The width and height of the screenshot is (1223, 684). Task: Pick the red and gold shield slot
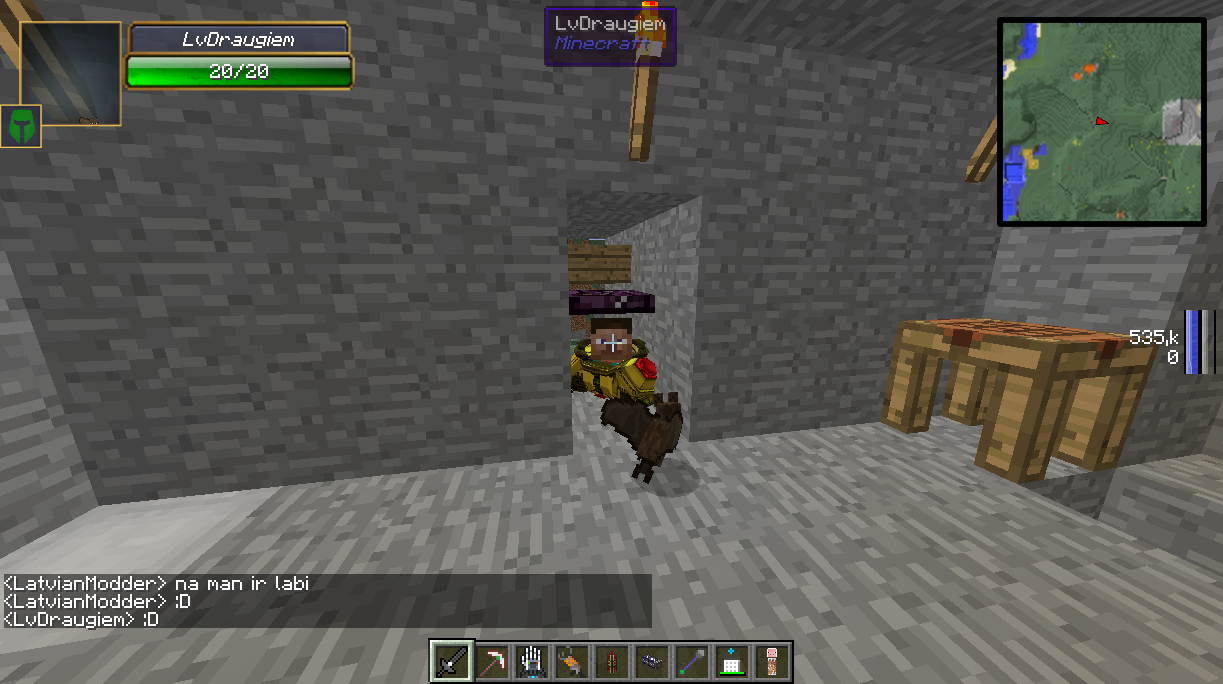click(x=611, y=661)
